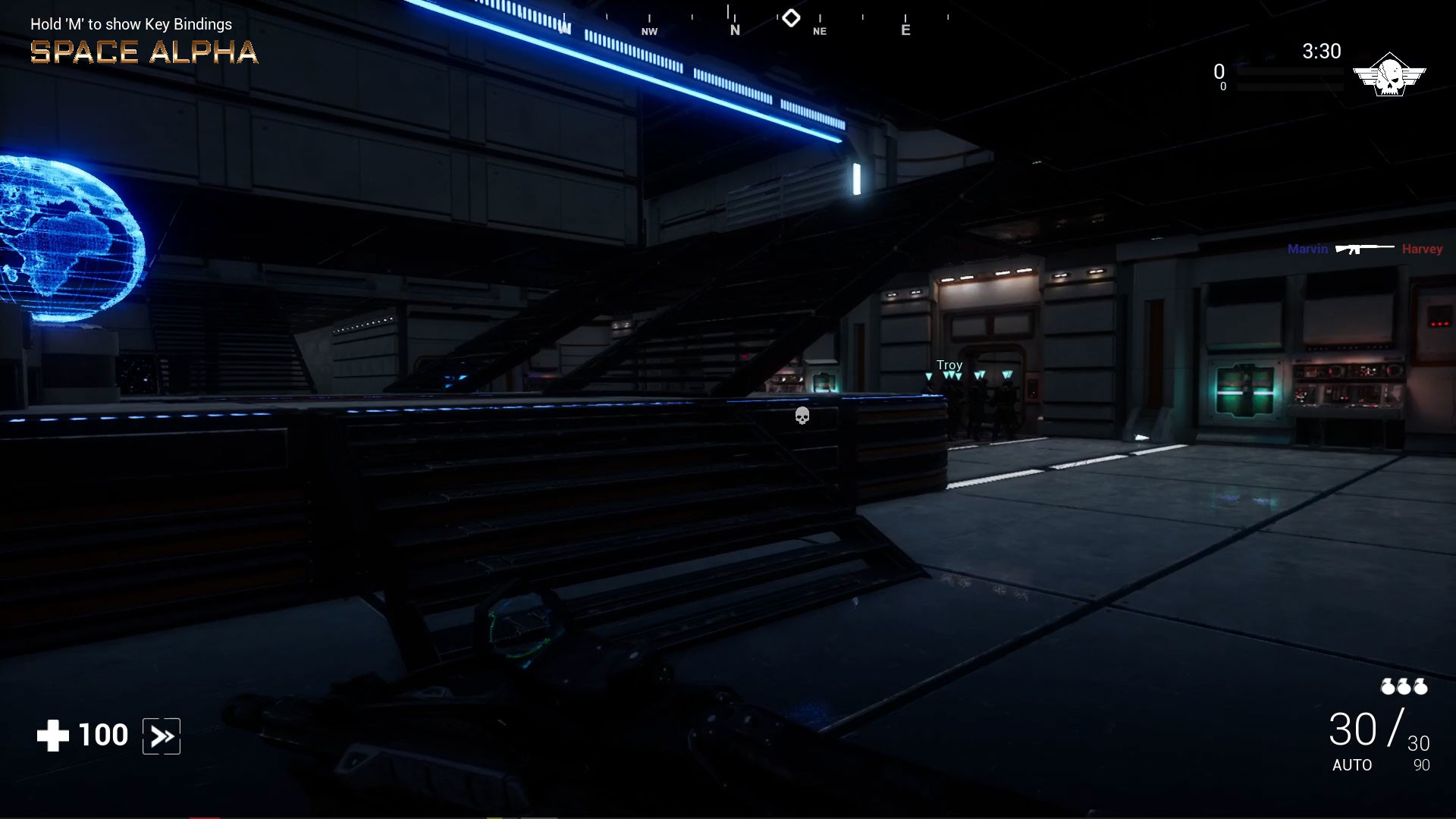The width and height of the screenshot is (1456, 819).
Task: Click the health cross icon beside 100
Action: [52, 734]
